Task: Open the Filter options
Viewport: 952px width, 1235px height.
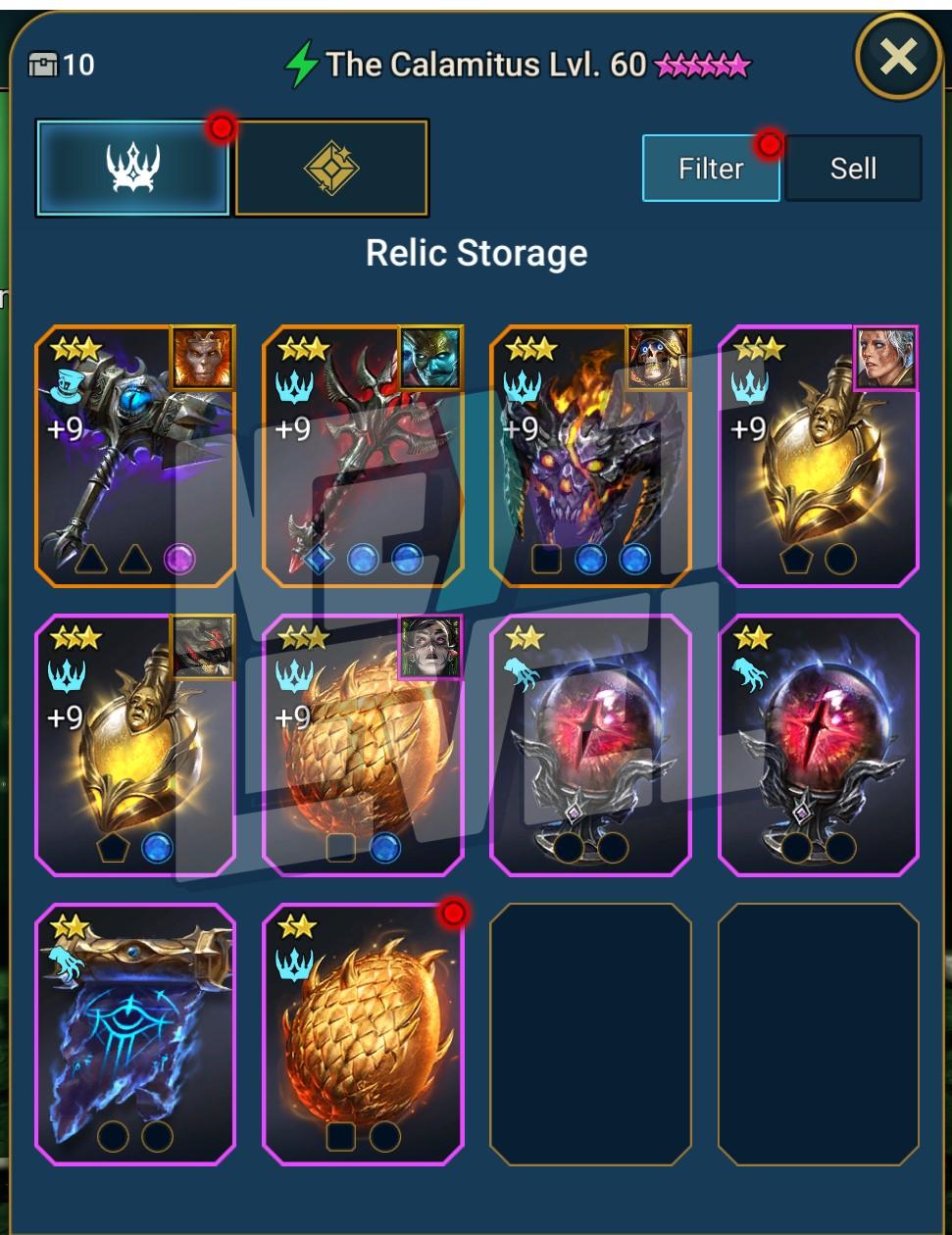Action: [711, 169]
